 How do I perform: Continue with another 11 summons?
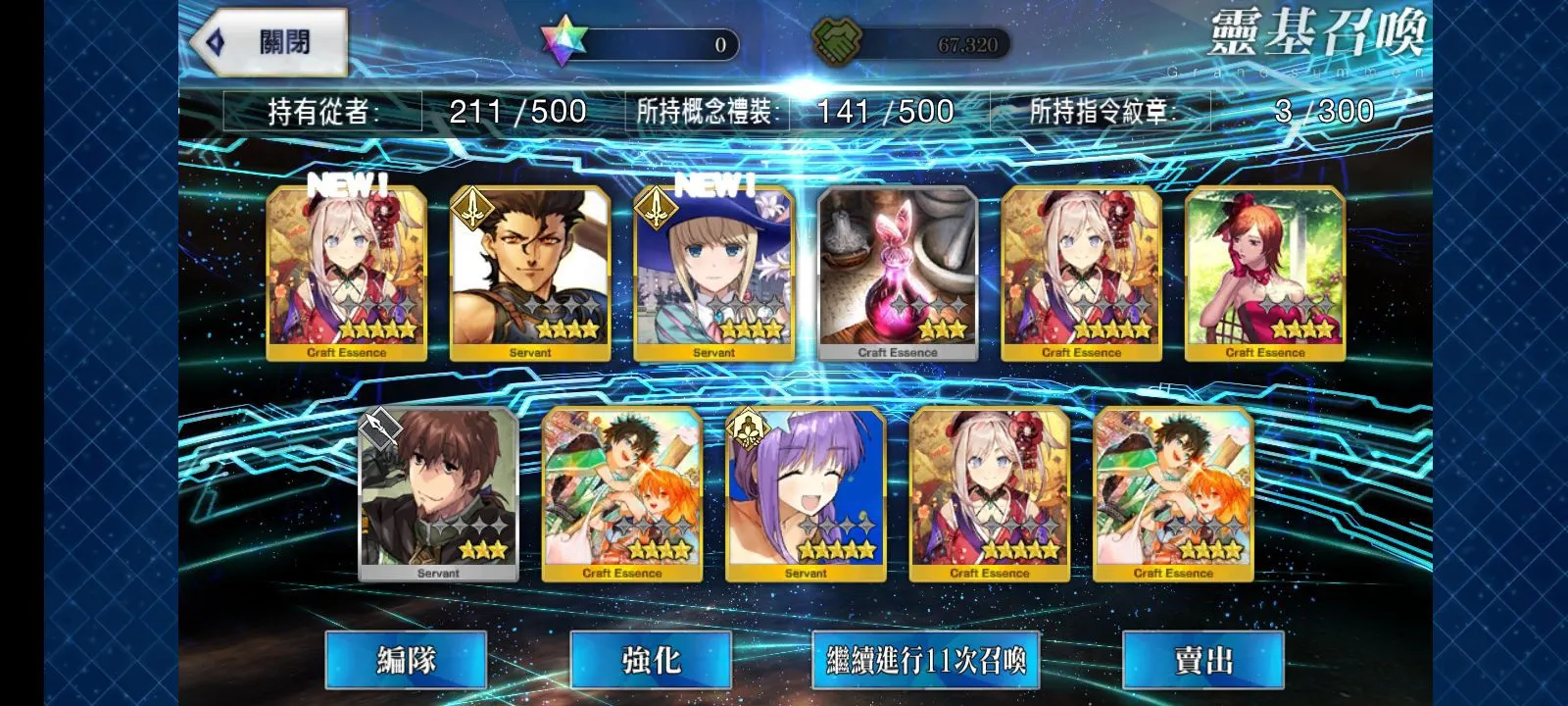pyautogui.click(x=925, y=660)
